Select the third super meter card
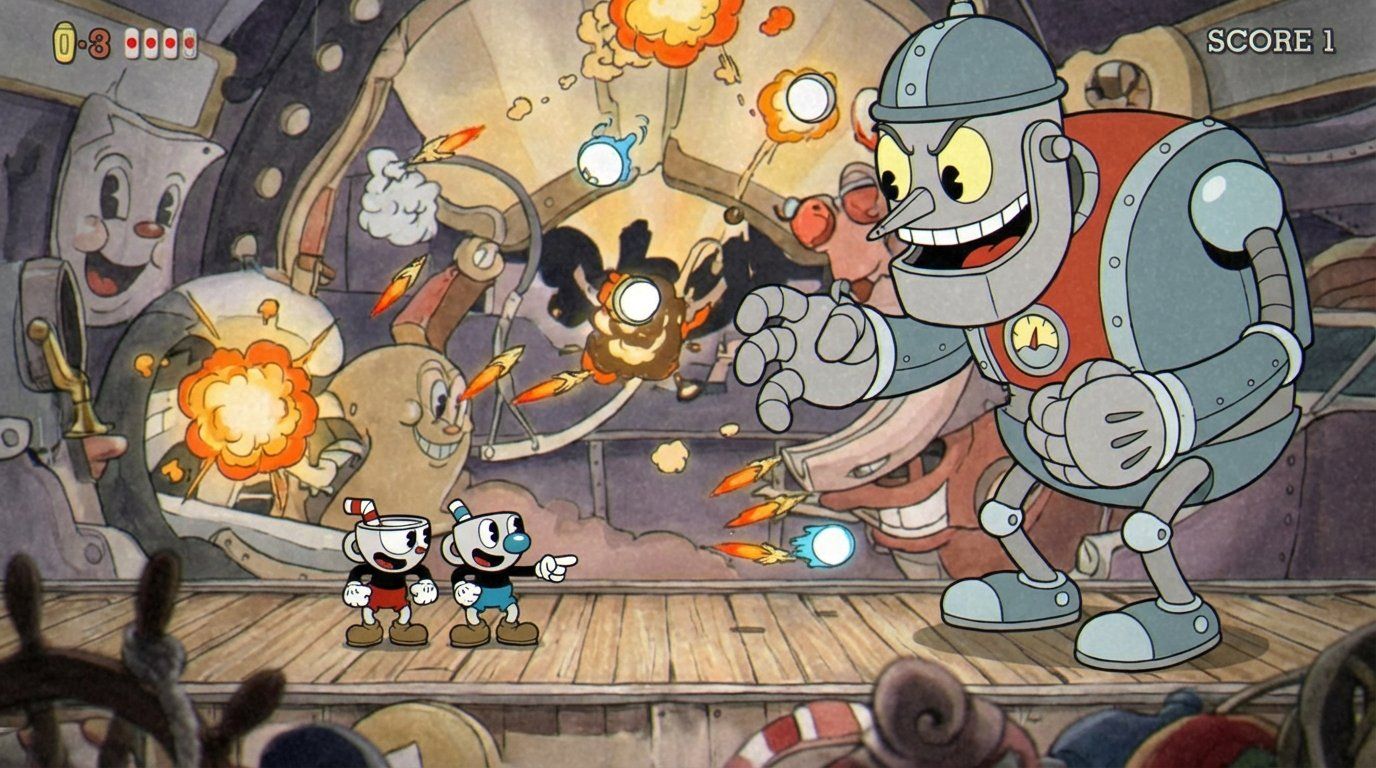The width and height of the screenshot is (1376, 768). click(x=169, y=42)
